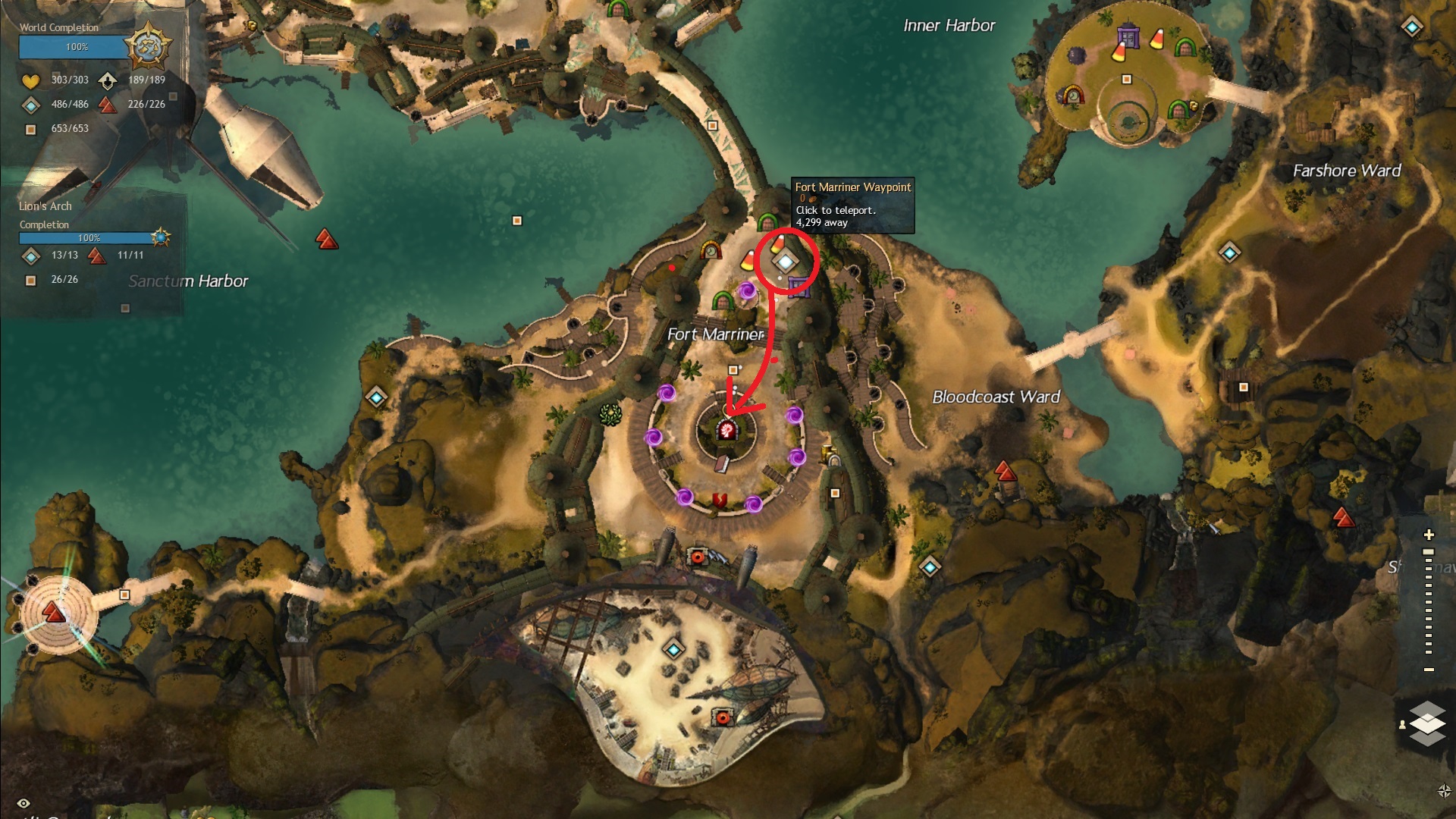Click the World Completion star emblem
This screenshot has width=1456, height=819.
point(147,46)
